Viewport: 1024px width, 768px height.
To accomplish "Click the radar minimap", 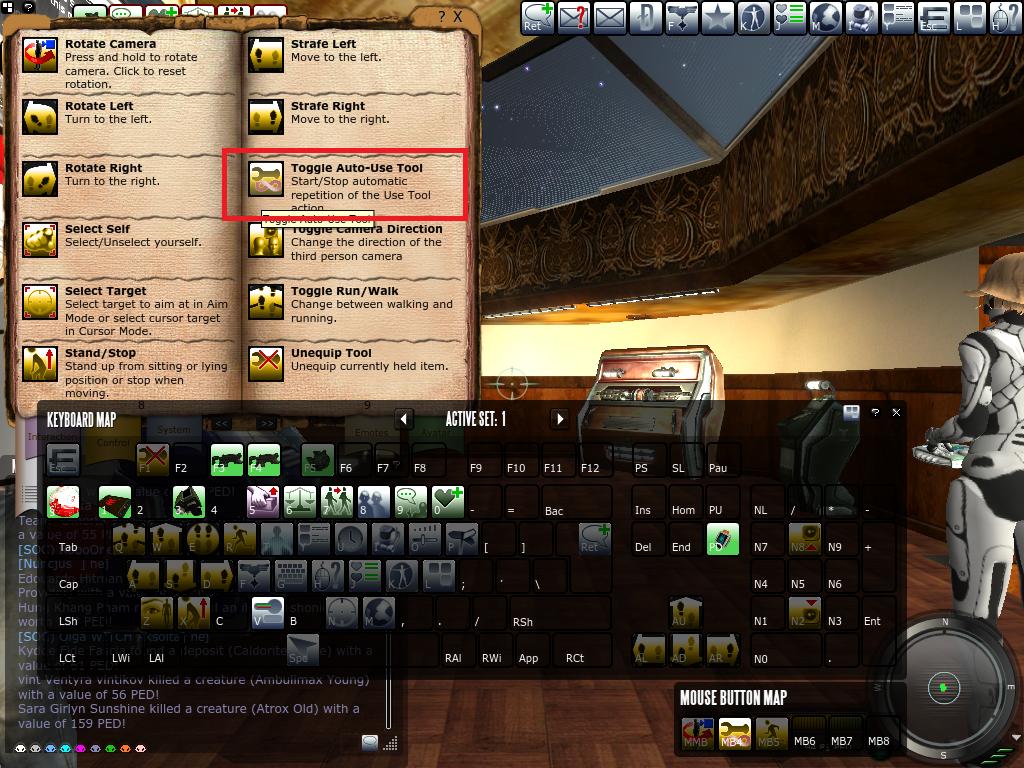I will [x=943, y=687].
